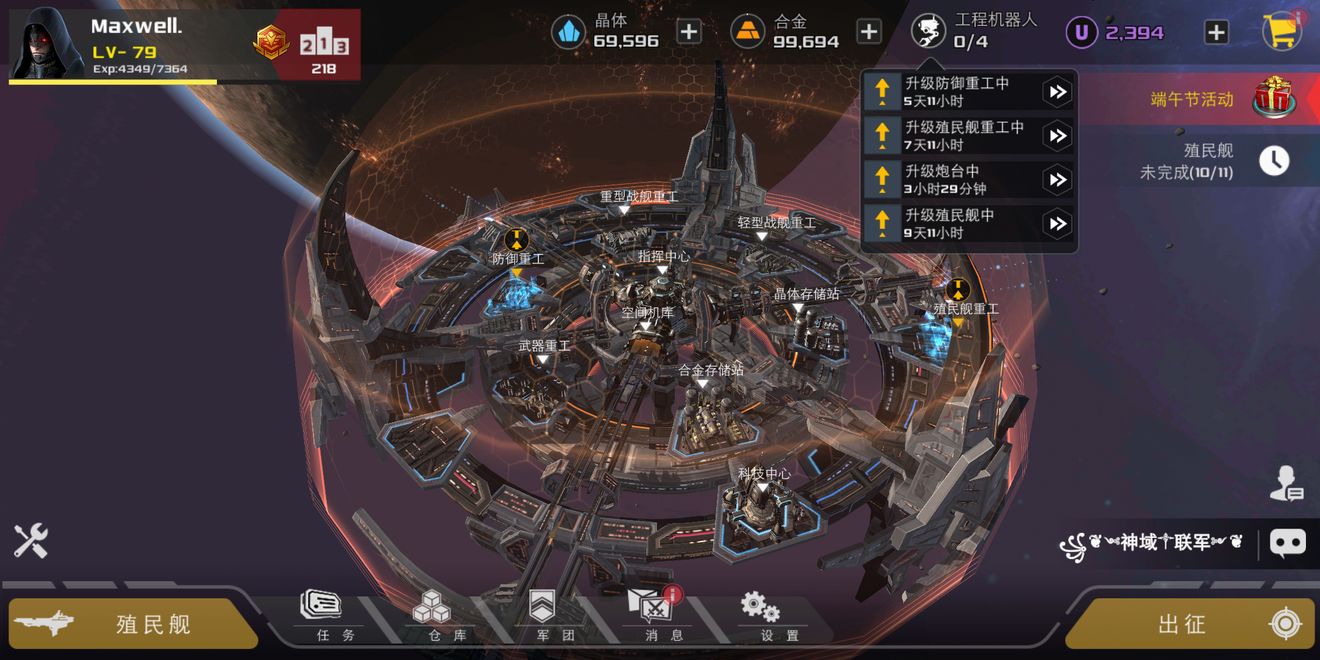Open Maxwell's player profile avatar
This screenshot has width=1320, height=660.
click(46, 42)
